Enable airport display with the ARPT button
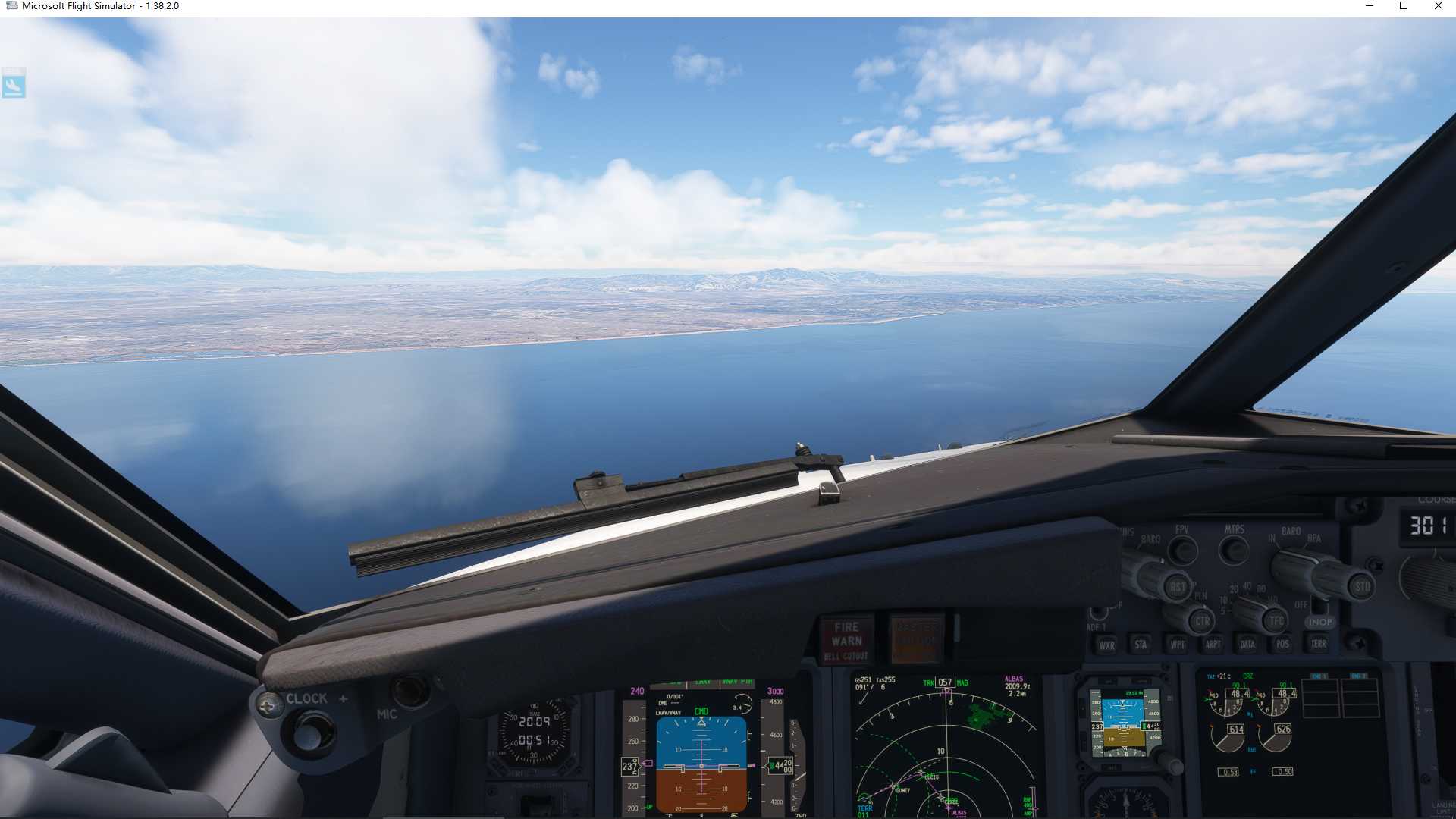1456x819 pixels. 1213,645
